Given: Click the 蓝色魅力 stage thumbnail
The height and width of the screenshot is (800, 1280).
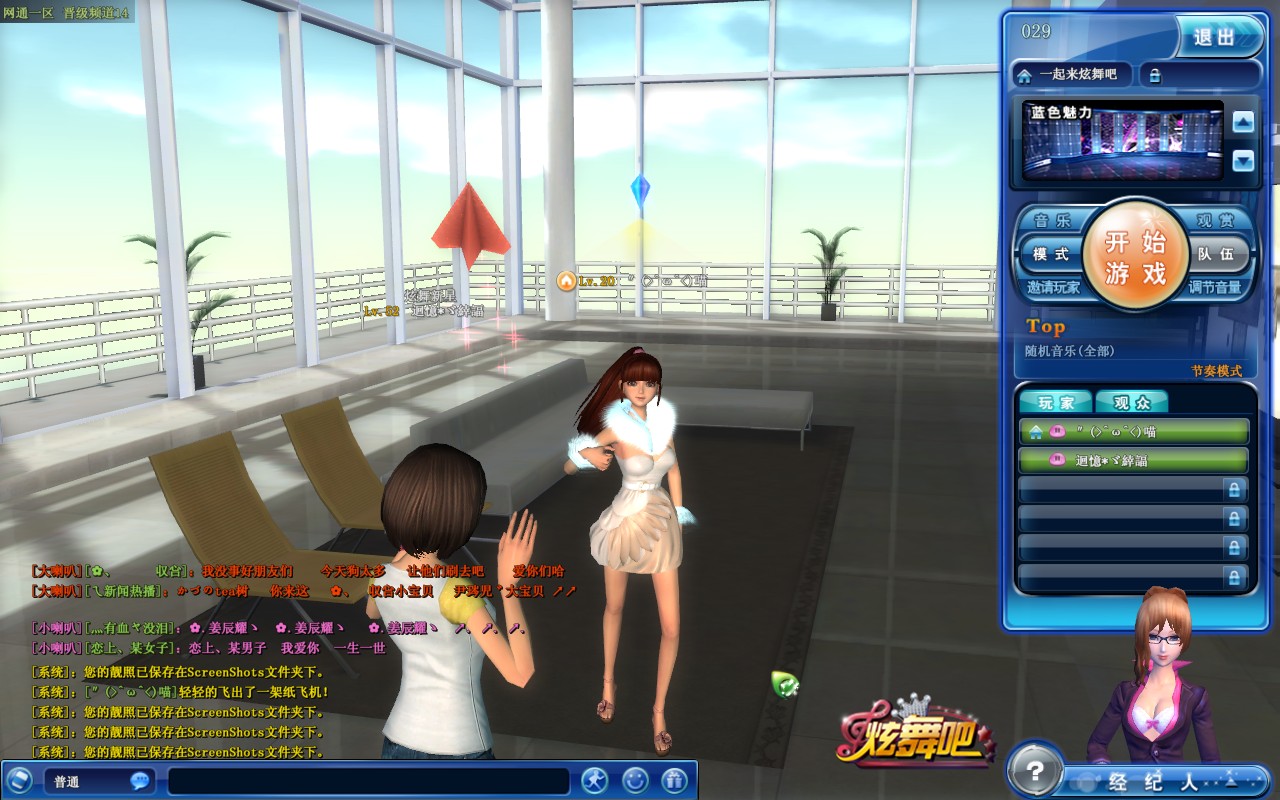Looking at the screenshot, I should (x=1123, y=140).
